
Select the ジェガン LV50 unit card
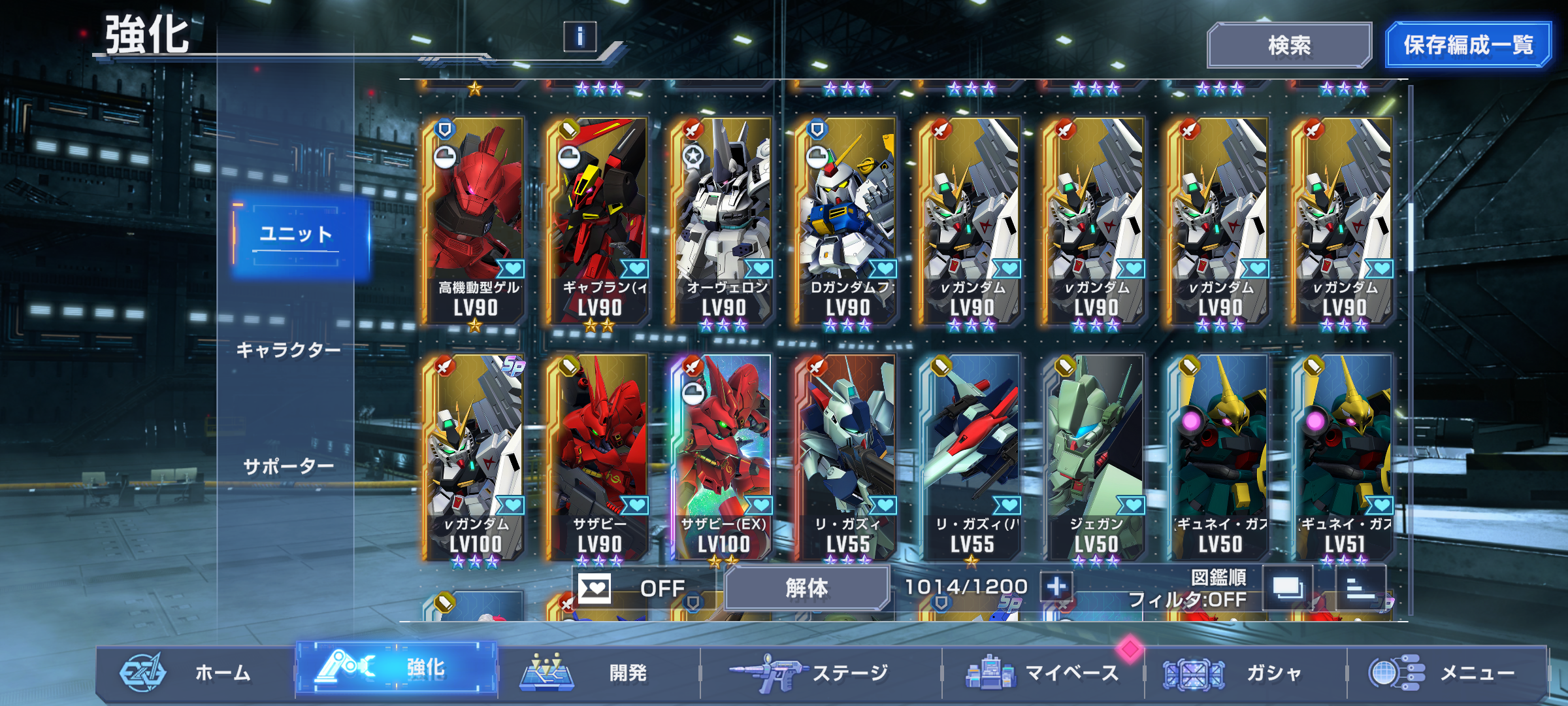pos(1096,458)
